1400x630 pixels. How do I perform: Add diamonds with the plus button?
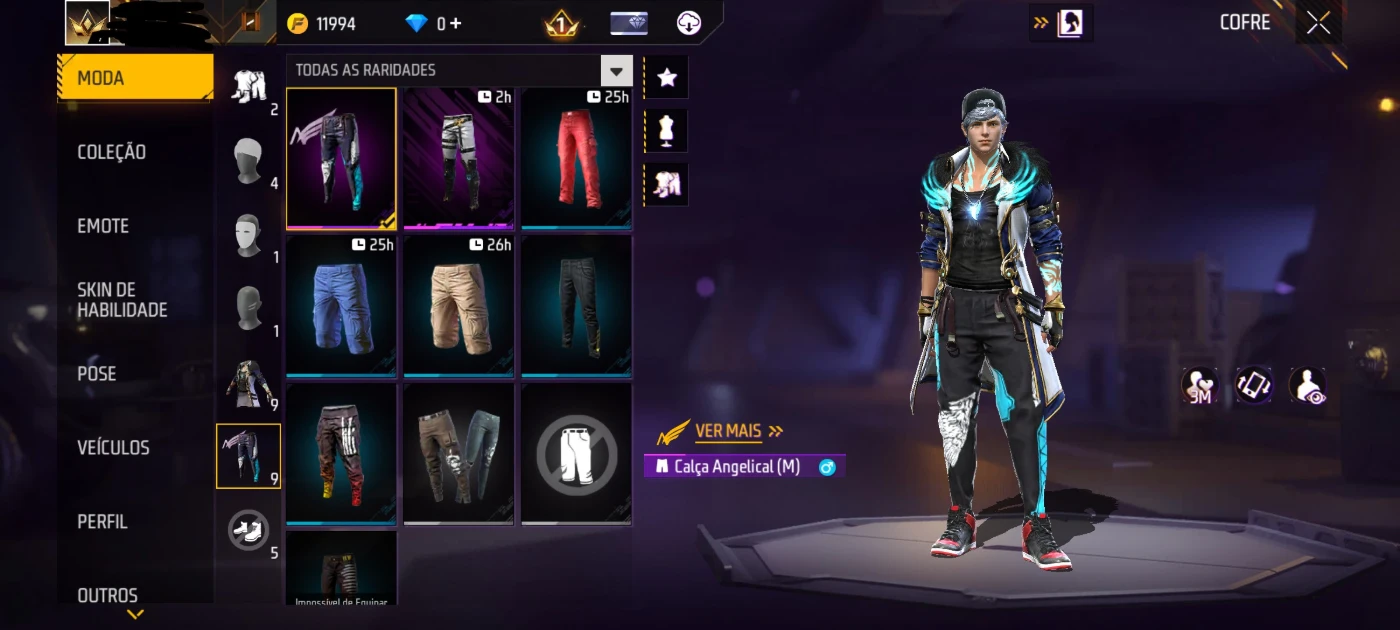point(456,23)
